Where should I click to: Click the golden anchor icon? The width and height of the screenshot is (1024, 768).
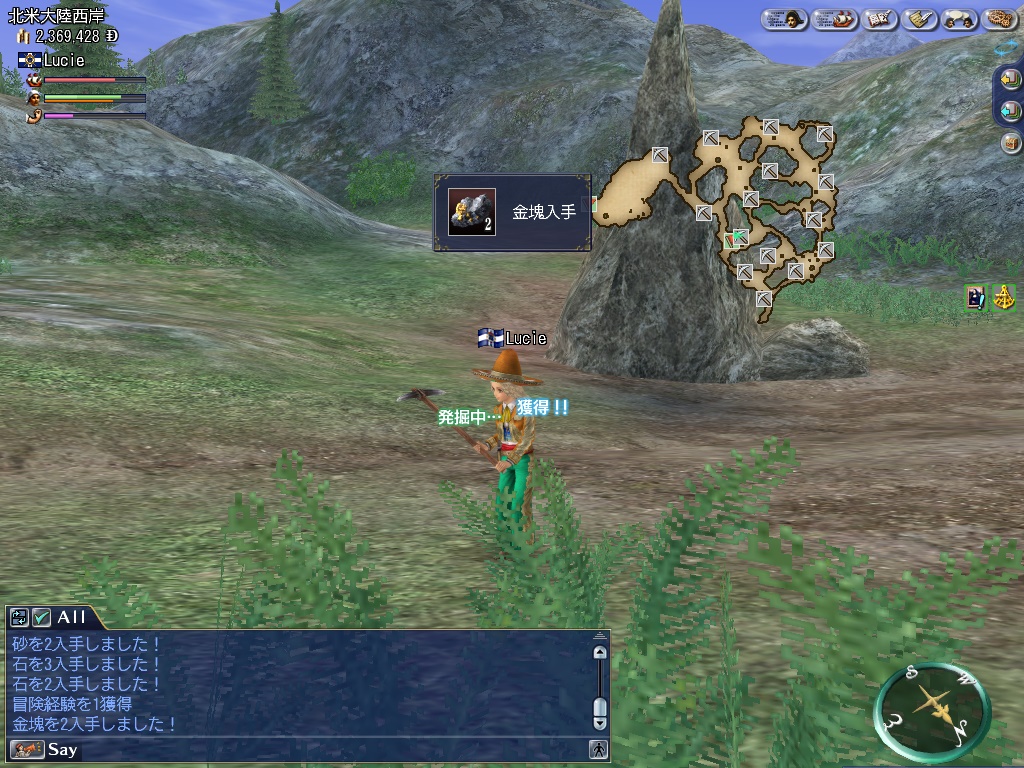[1004, 297]
